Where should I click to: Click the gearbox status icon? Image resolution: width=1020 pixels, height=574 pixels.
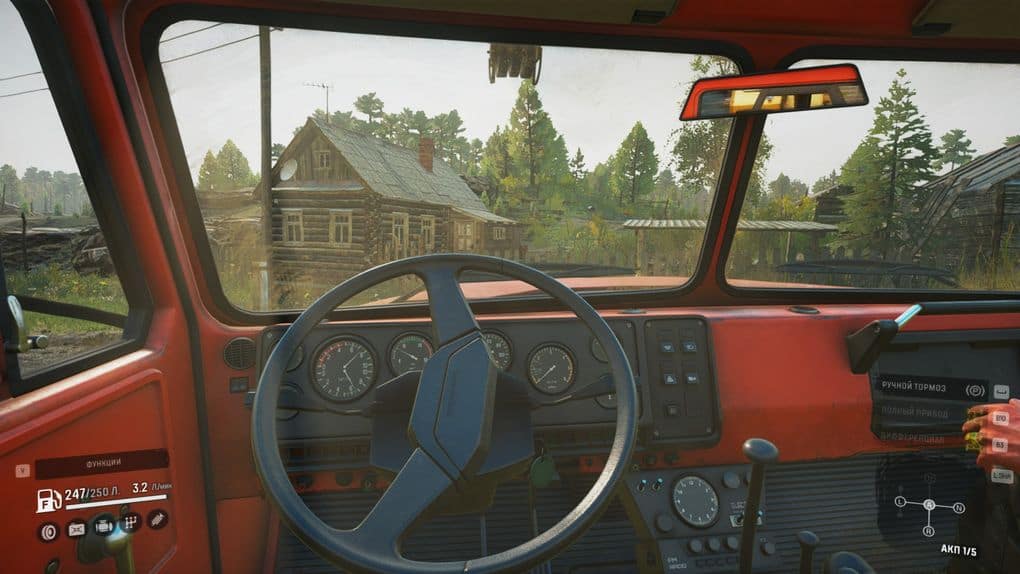(x=130, y=522)
